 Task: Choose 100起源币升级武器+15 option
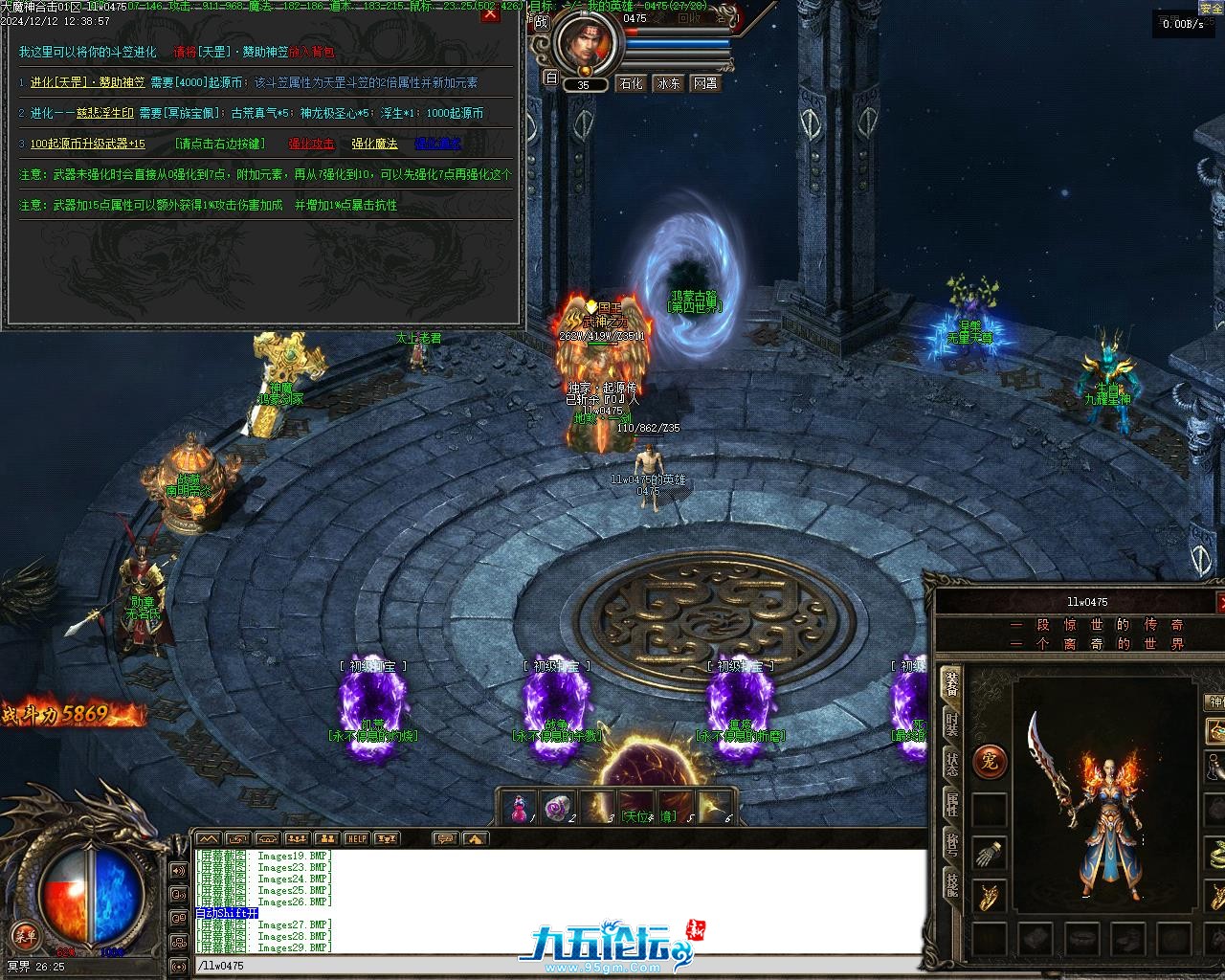(x=87, y=144)
